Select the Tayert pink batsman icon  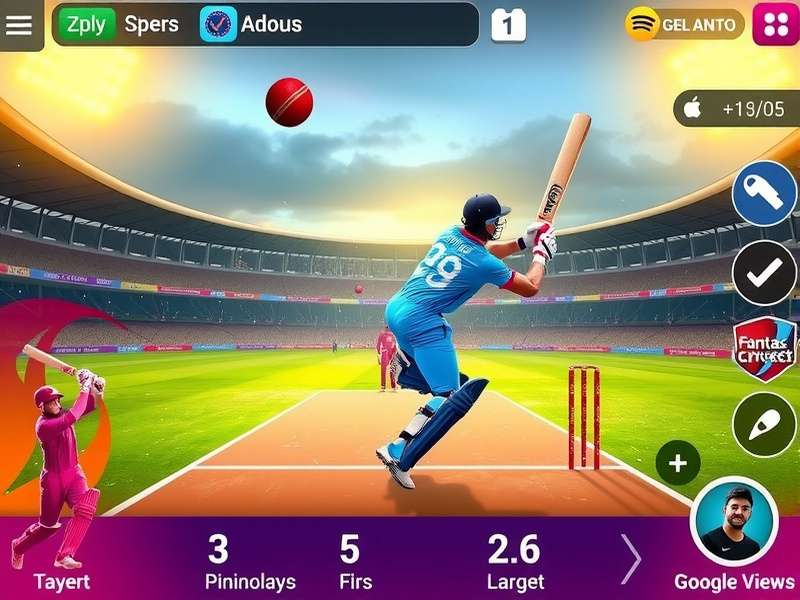62,470
